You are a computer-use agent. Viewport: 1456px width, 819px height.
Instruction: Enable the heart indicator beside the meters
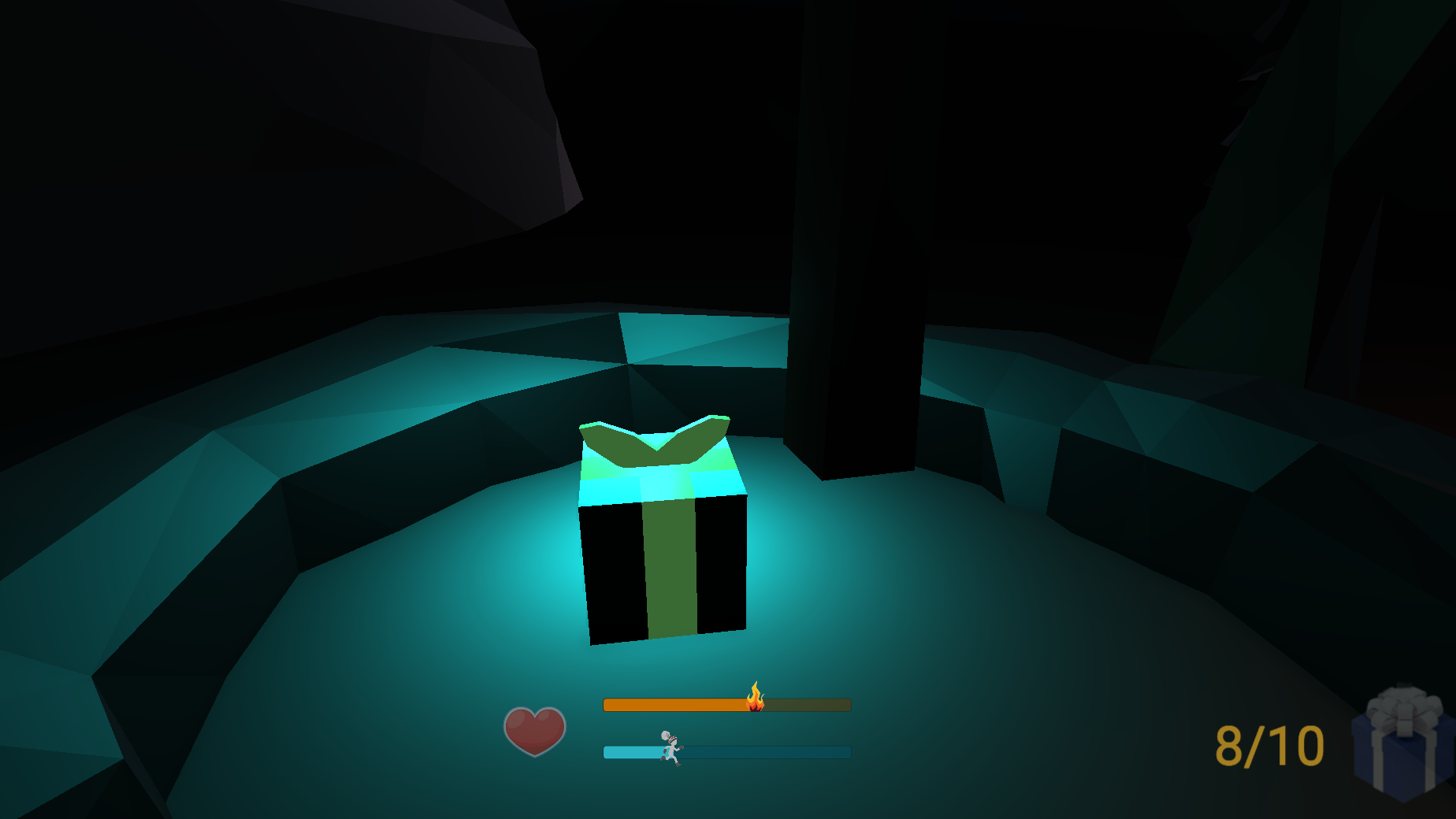point(536,728)
